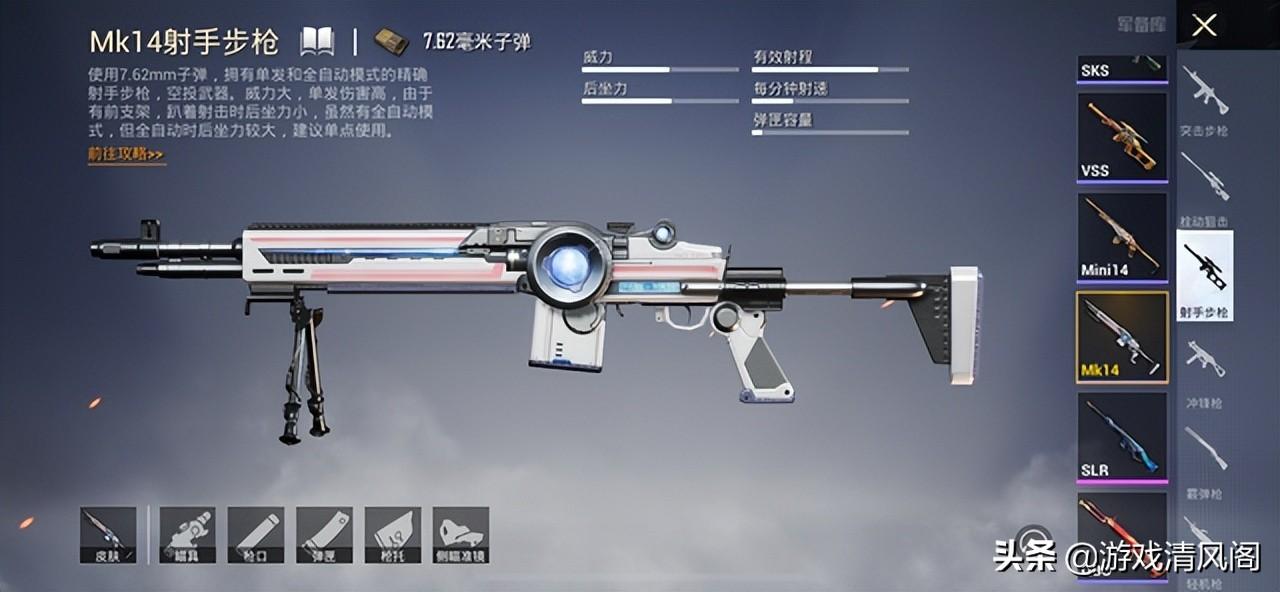Pick the Mk14 weapon tile
Image resolution: width=1280 pixels, height=592 pixels.
coord(1121,336)
